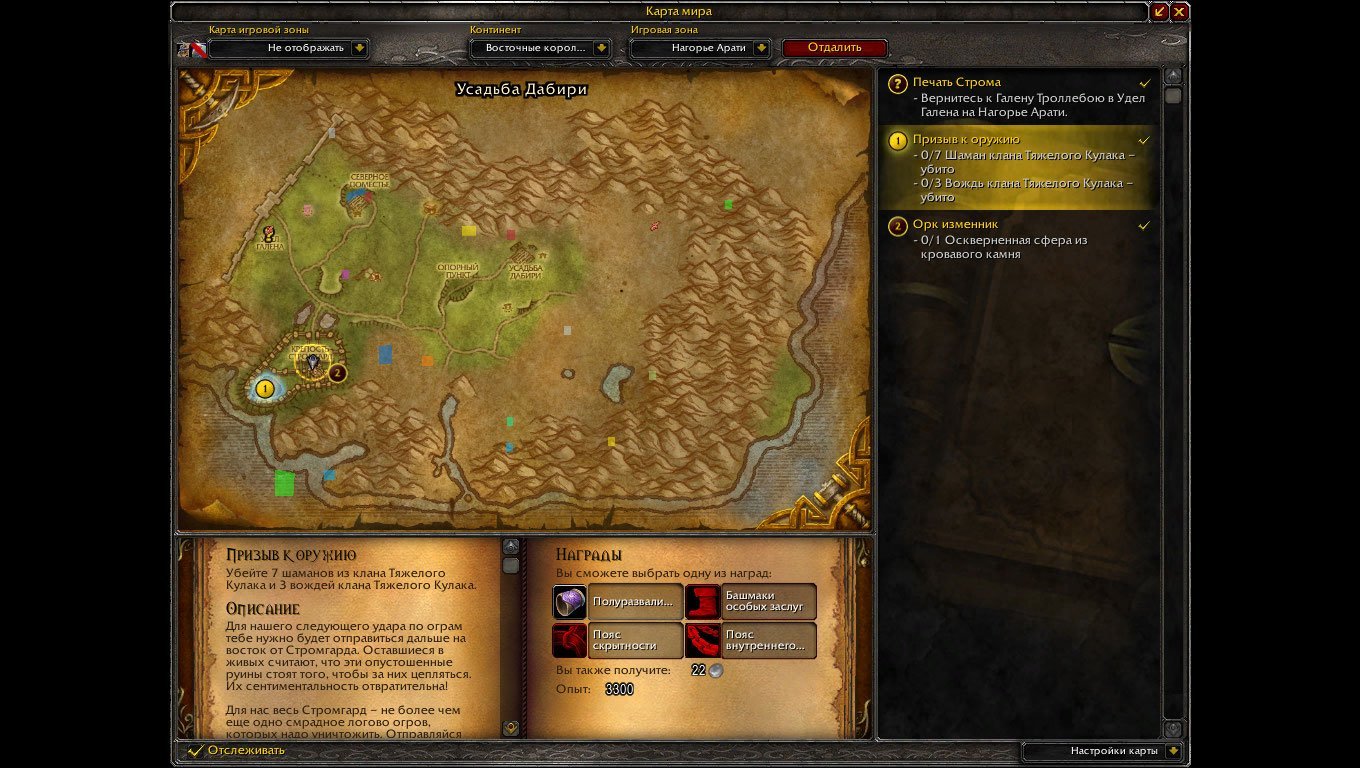Choose the Полуразвали... reward item

[618, 602]
